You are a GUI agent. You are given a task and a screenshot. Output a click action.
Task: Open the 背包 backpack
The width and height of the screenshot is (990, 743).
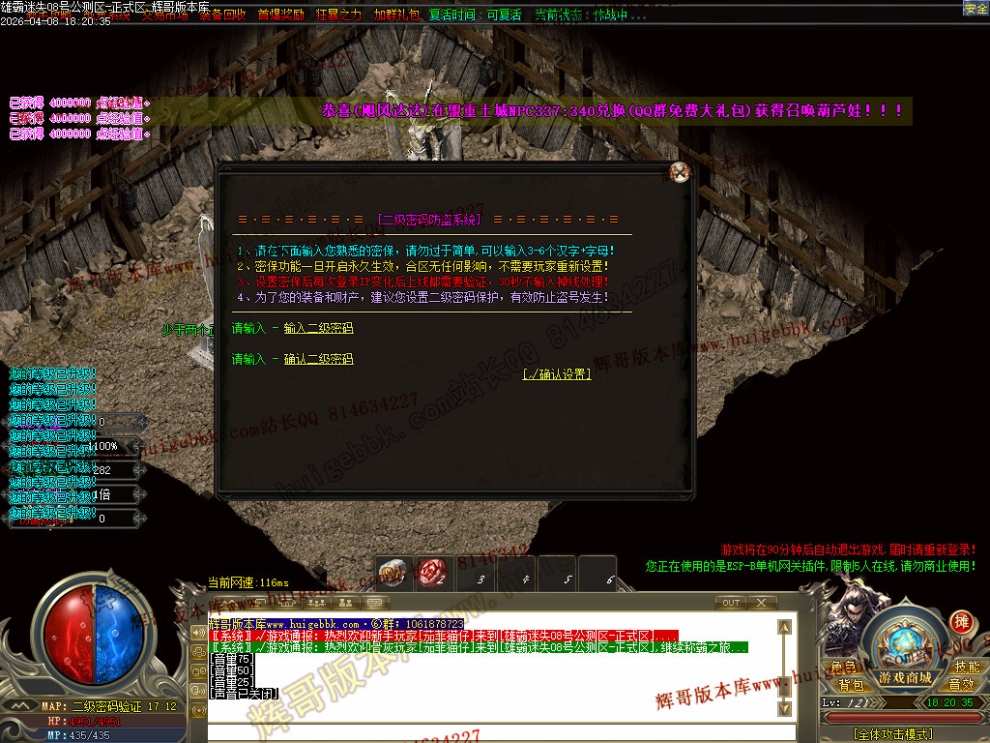850,685
